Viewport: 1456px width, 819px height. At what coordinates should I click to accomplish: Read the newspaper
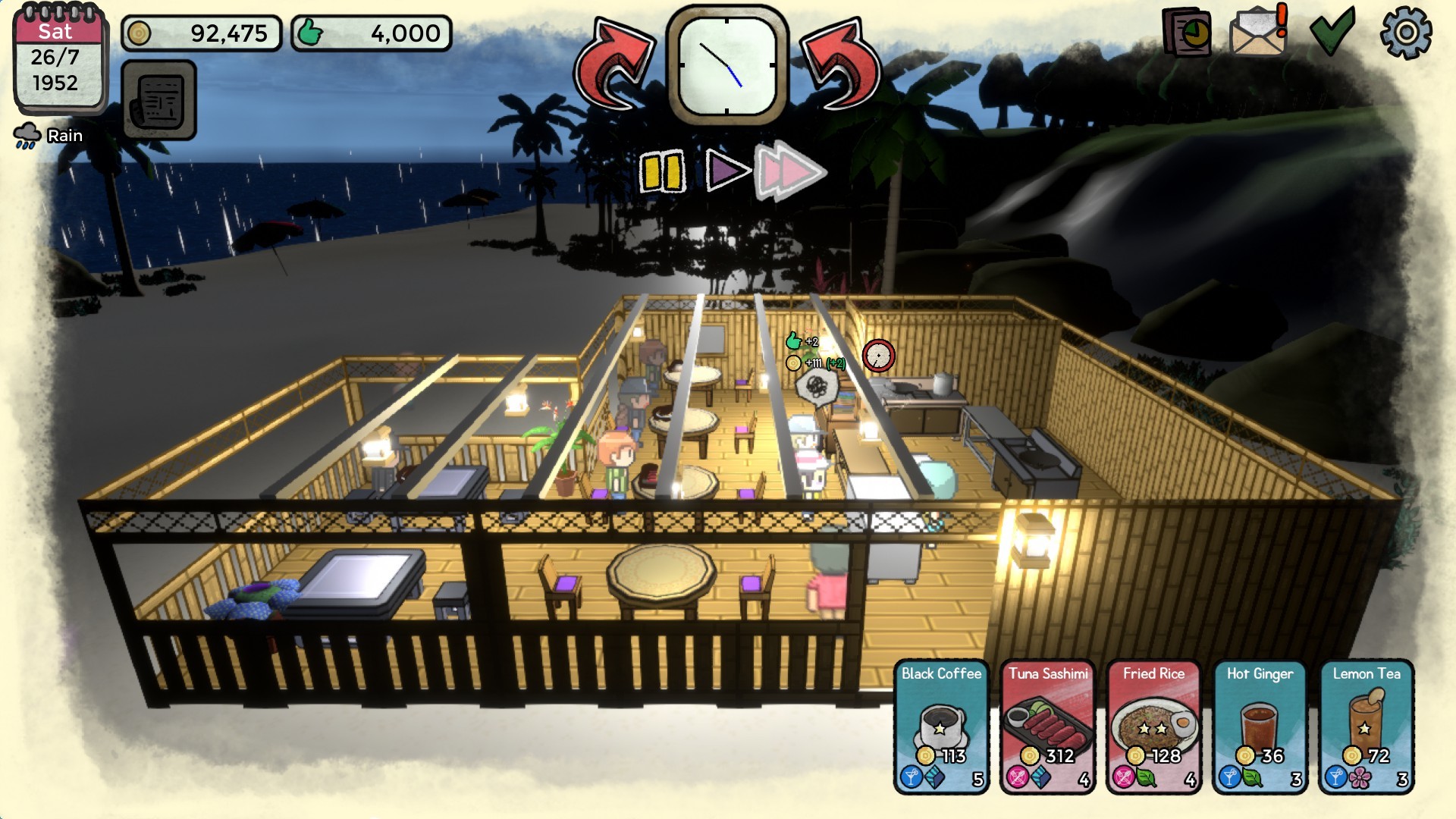(159, 101)
